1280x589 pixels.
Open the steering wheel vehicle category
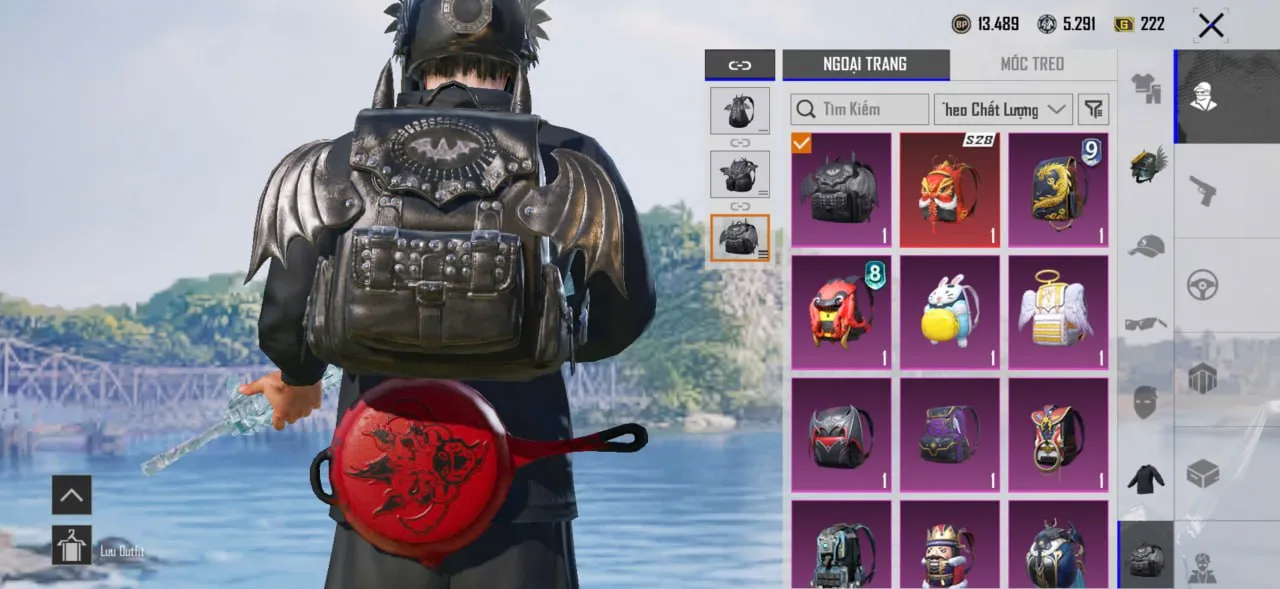point(1202,285)
